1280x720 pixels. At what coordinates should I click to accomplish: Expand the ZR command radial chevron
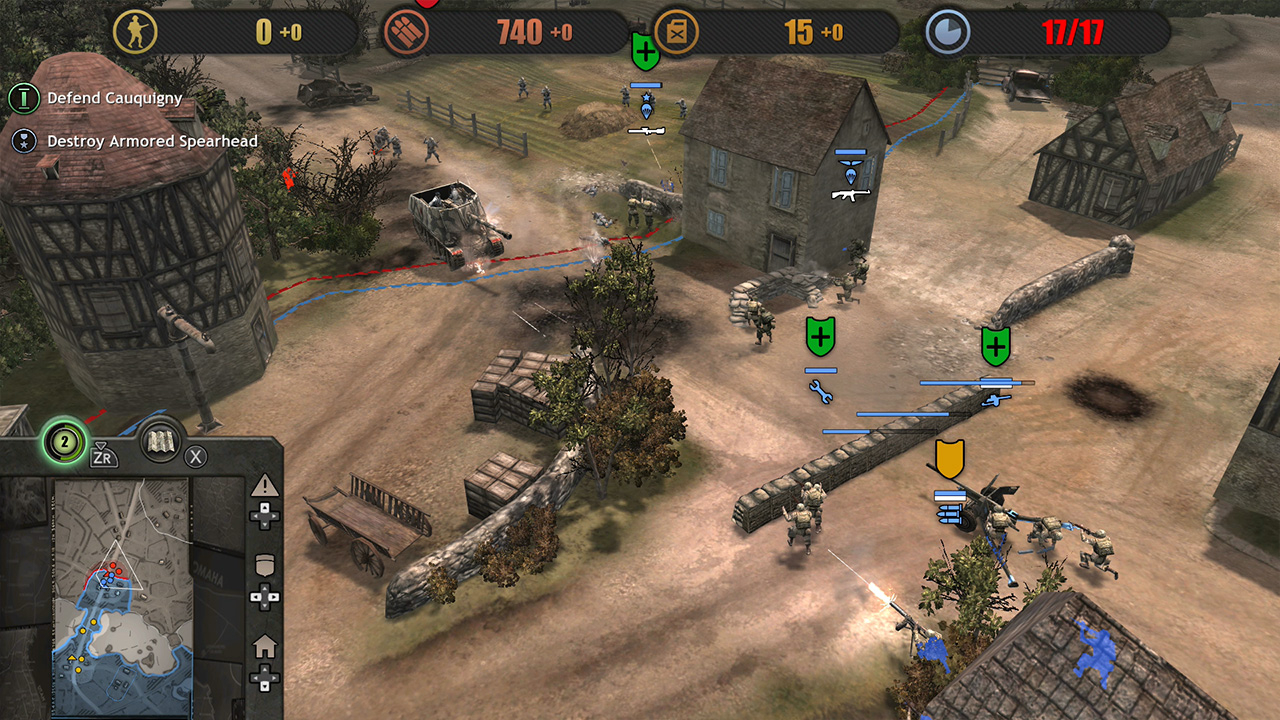(100, 446)
